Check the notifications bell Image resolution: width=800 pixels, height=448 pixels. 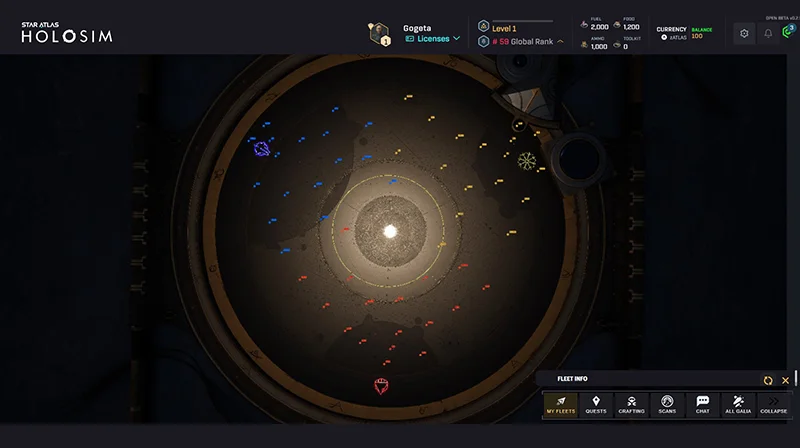click(768, 33)
